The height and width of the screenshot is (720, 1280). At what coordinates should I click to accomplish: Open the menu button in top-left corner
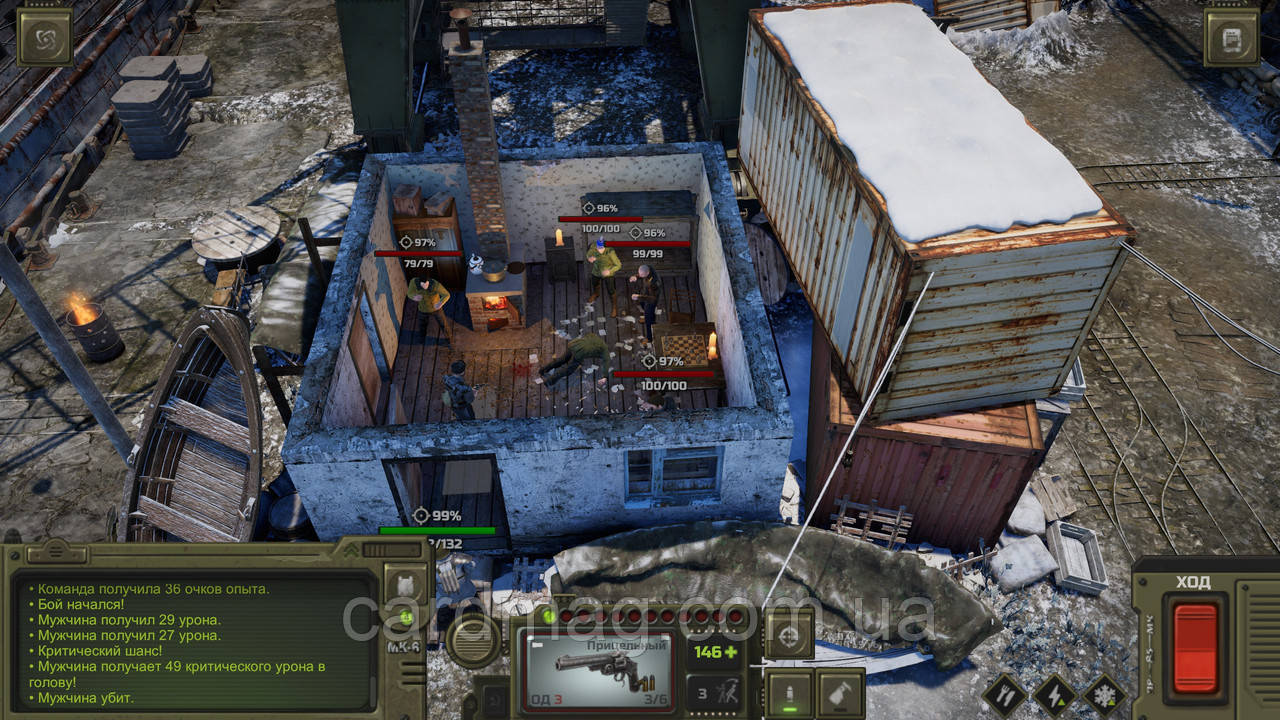(45, 37)
